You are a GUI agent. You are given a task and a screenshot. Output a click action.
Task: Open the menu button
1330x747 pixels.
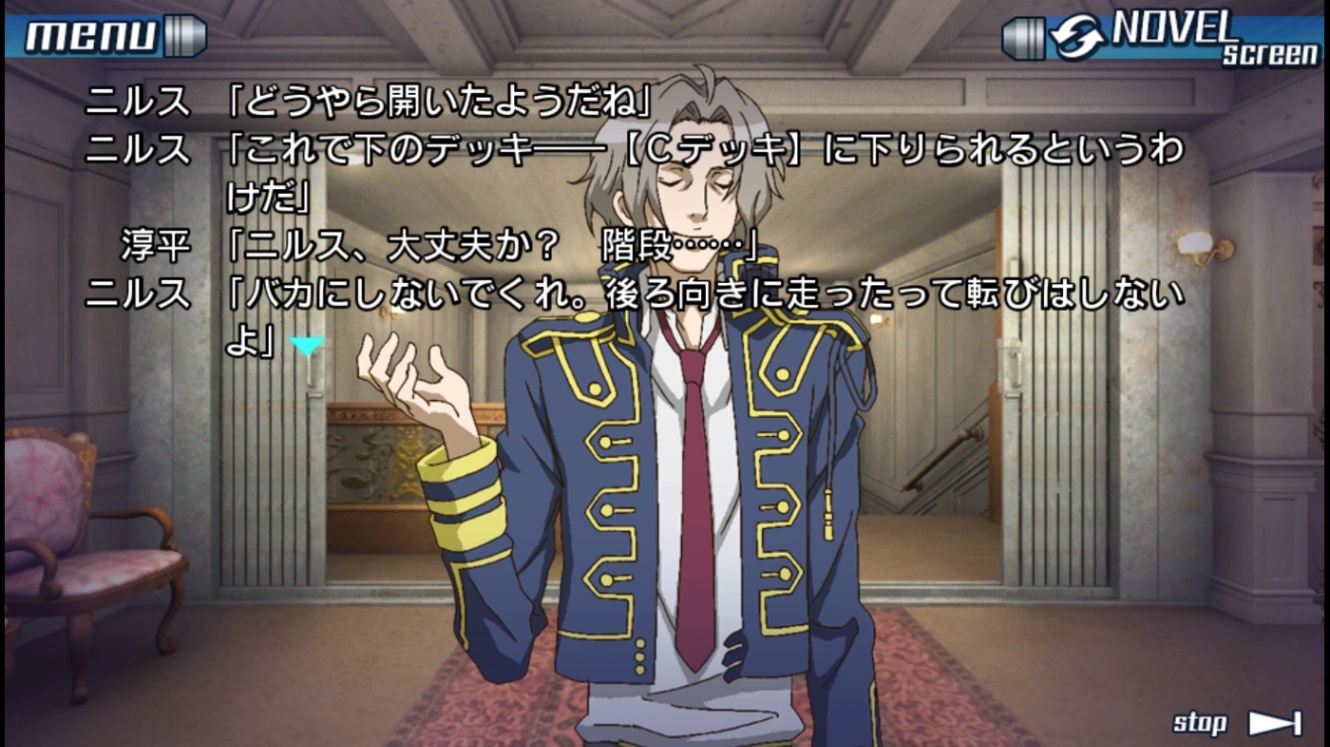click(x=105, y=37)
